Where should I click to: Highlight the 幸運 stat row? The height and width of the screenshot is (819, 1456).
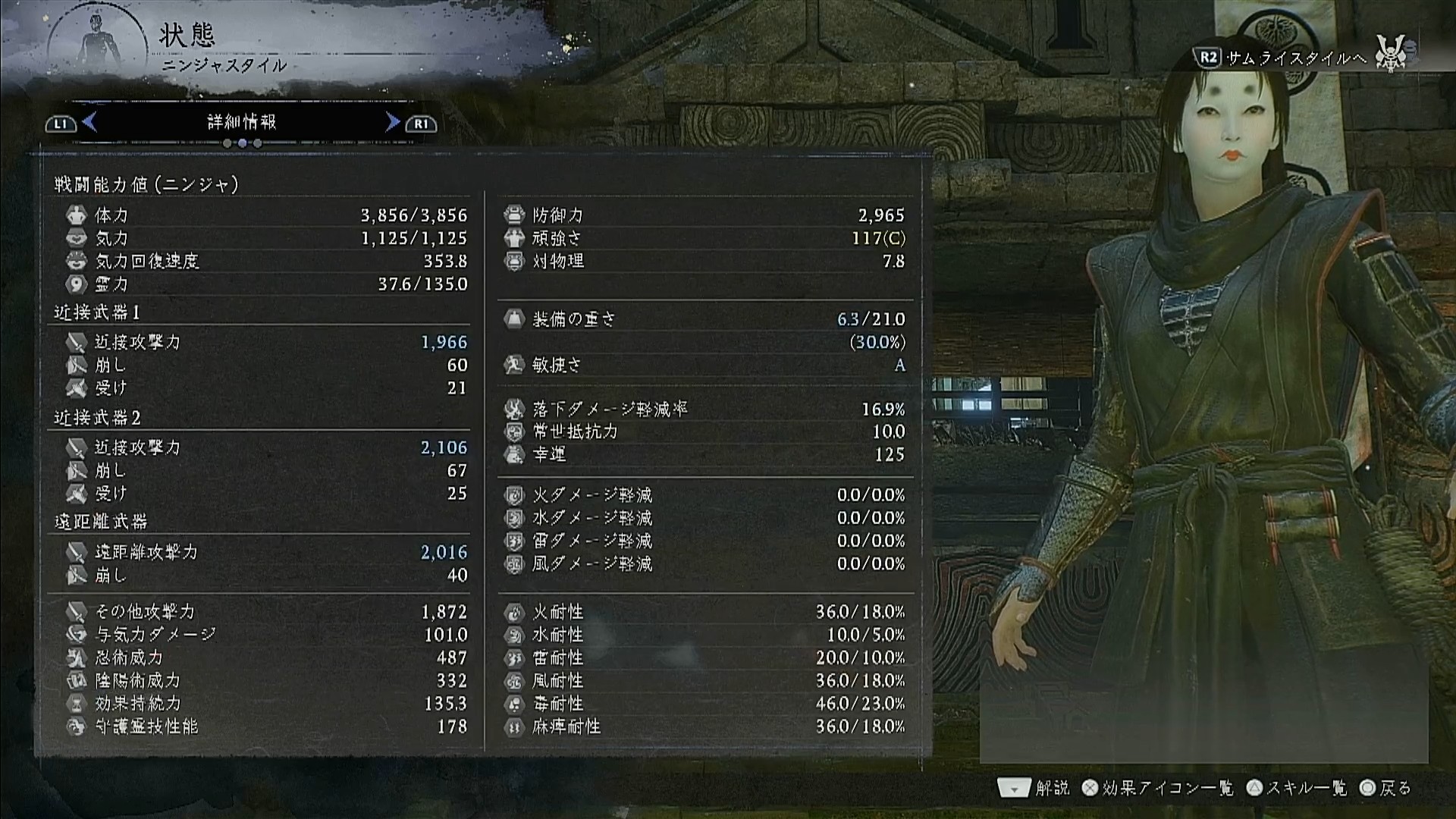click(x=705, y=454)
